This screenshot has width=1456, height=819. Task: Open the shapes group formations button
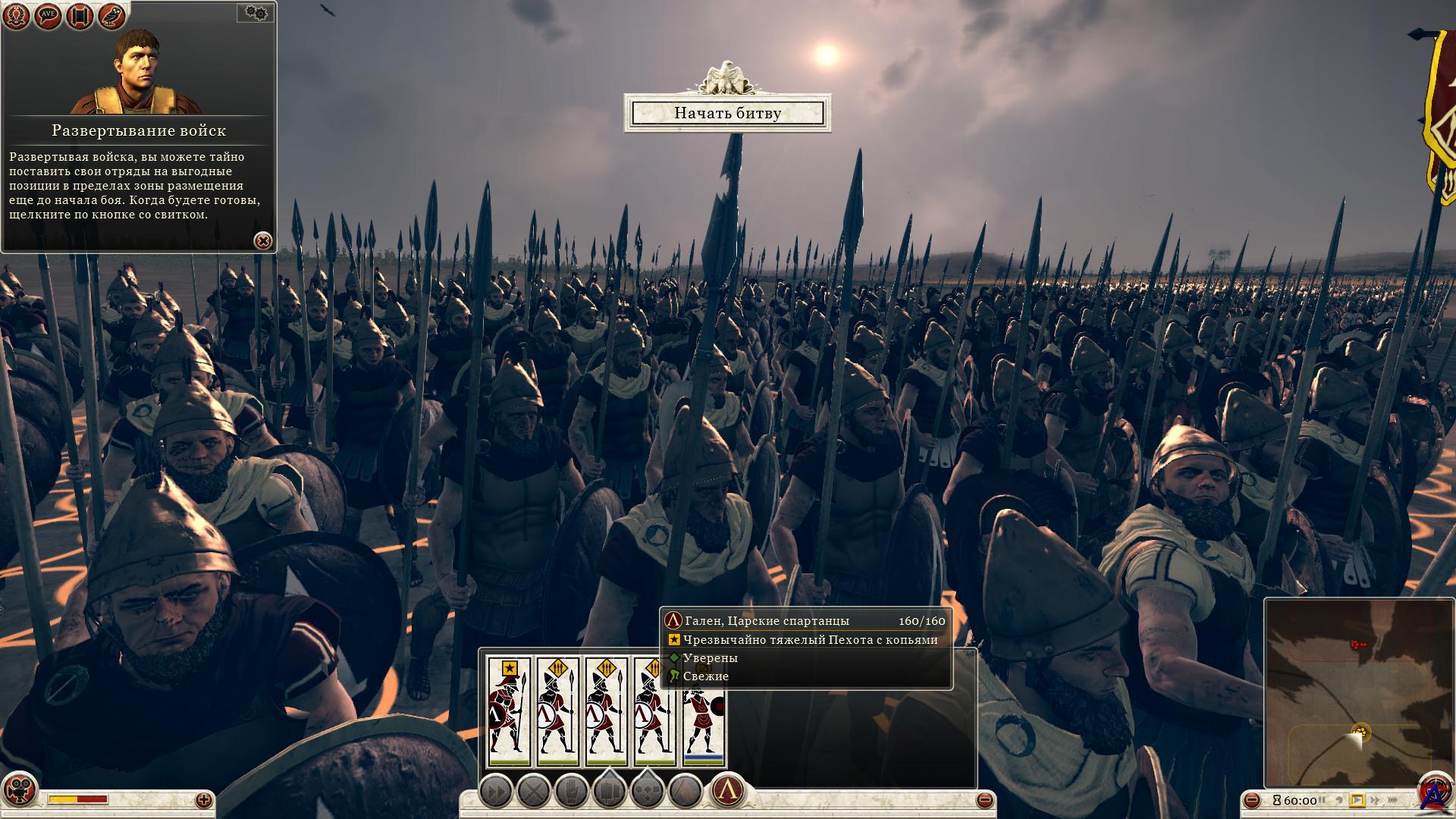647,792
